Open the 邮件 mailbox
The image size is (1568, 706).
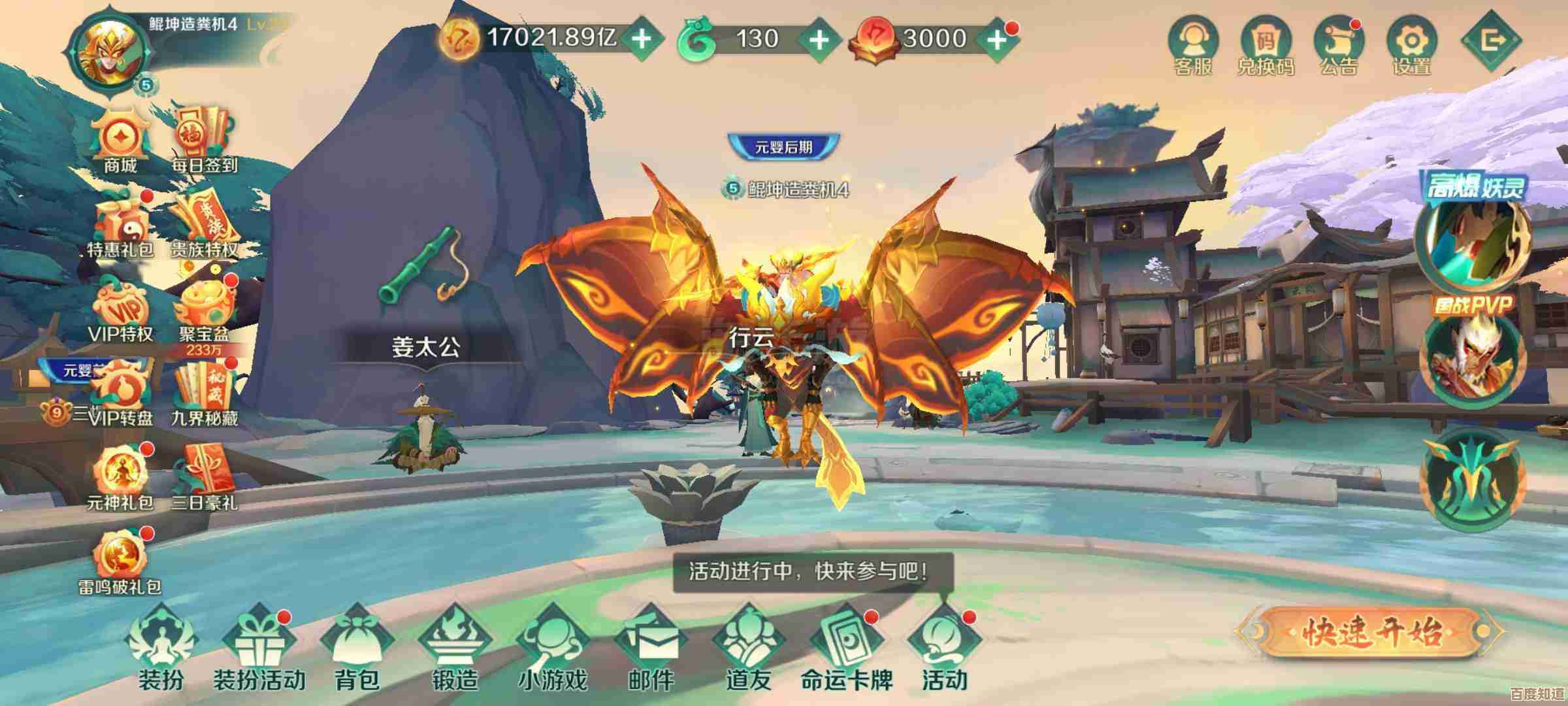click(651, 647)
